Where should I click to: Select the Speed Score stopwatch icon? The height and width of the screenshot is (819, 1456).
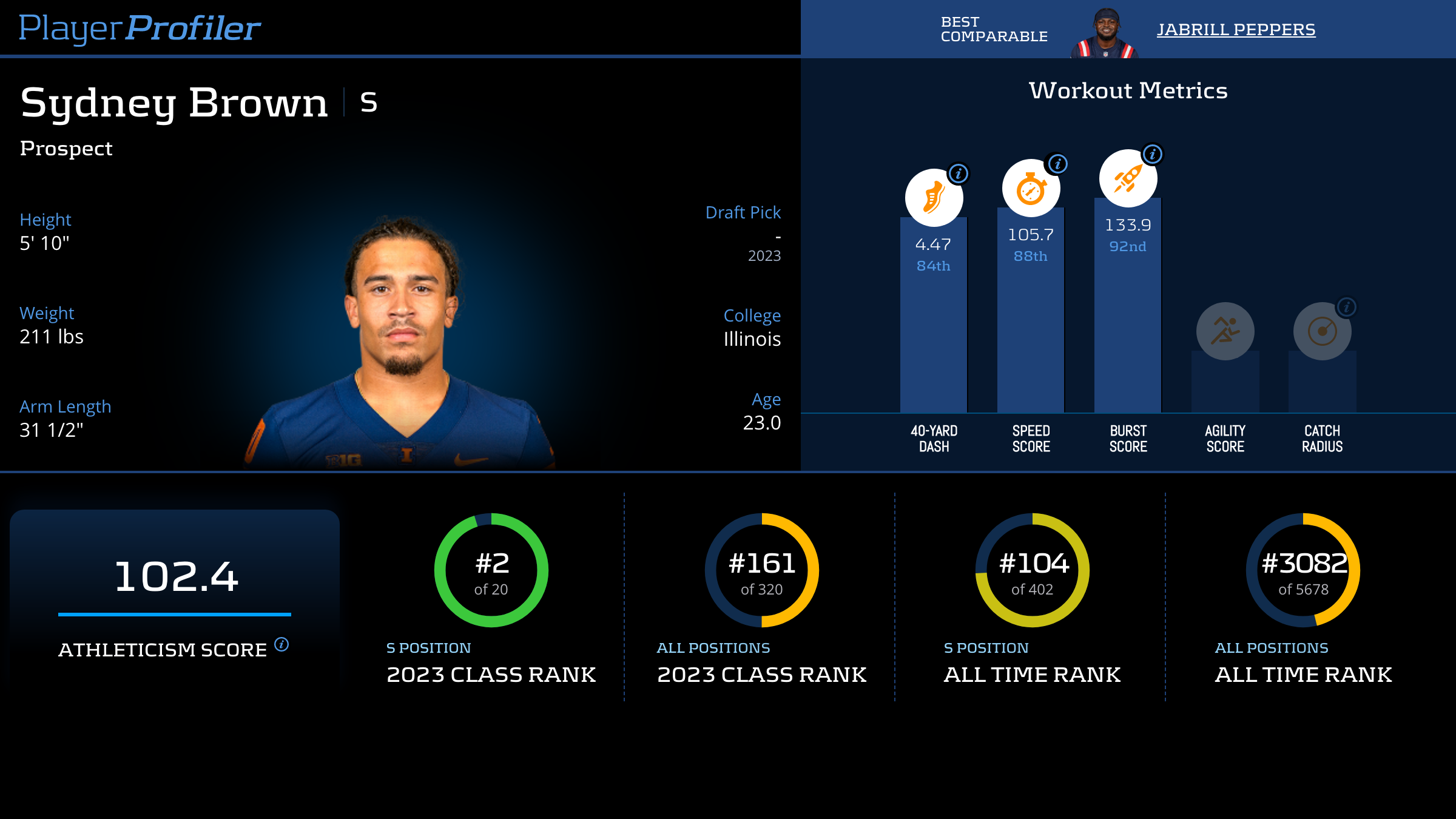pos(1030,189)
